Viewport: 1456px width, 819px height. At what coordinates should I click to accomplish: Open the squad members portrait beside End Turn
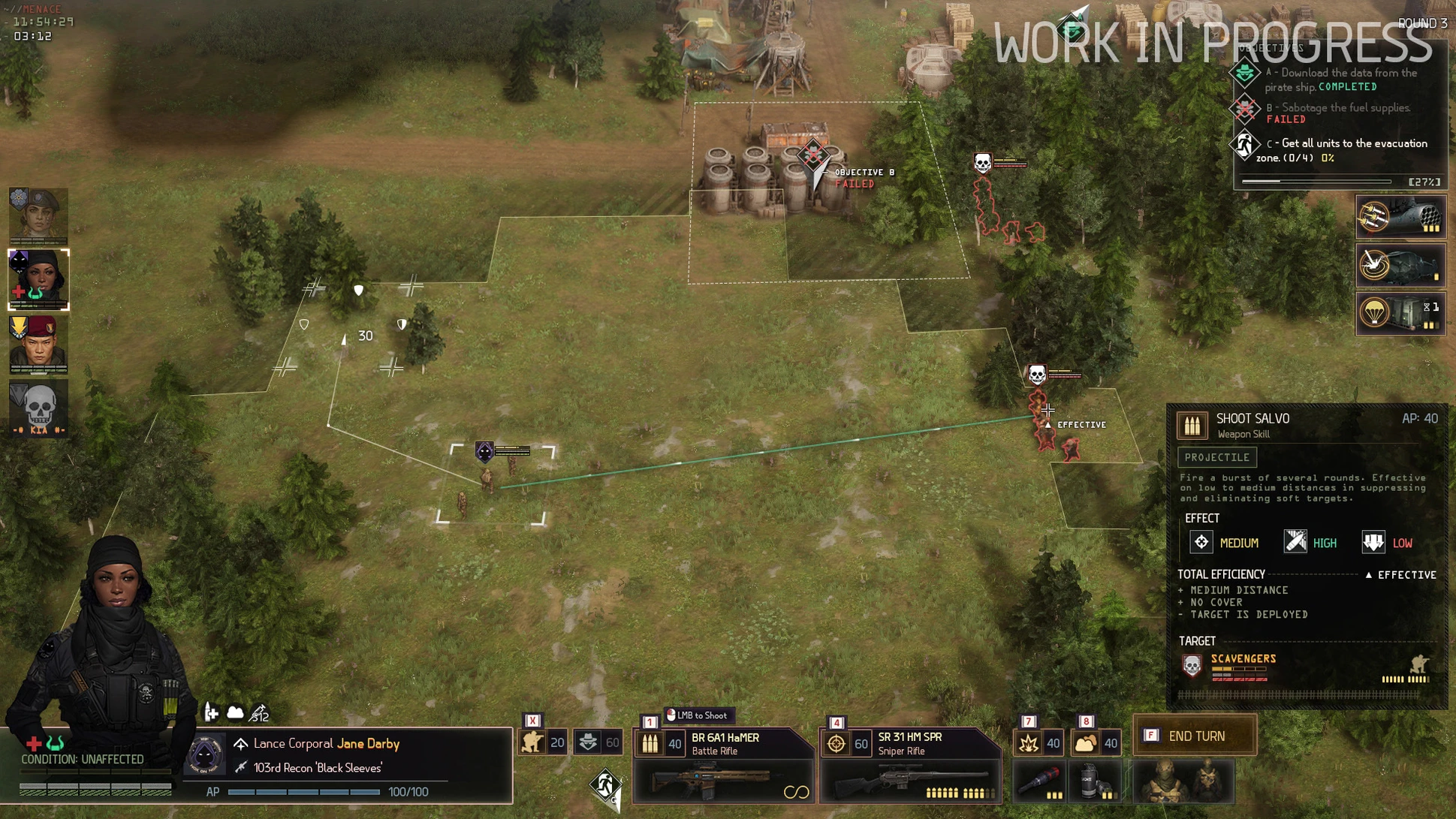pos(1181,781)
